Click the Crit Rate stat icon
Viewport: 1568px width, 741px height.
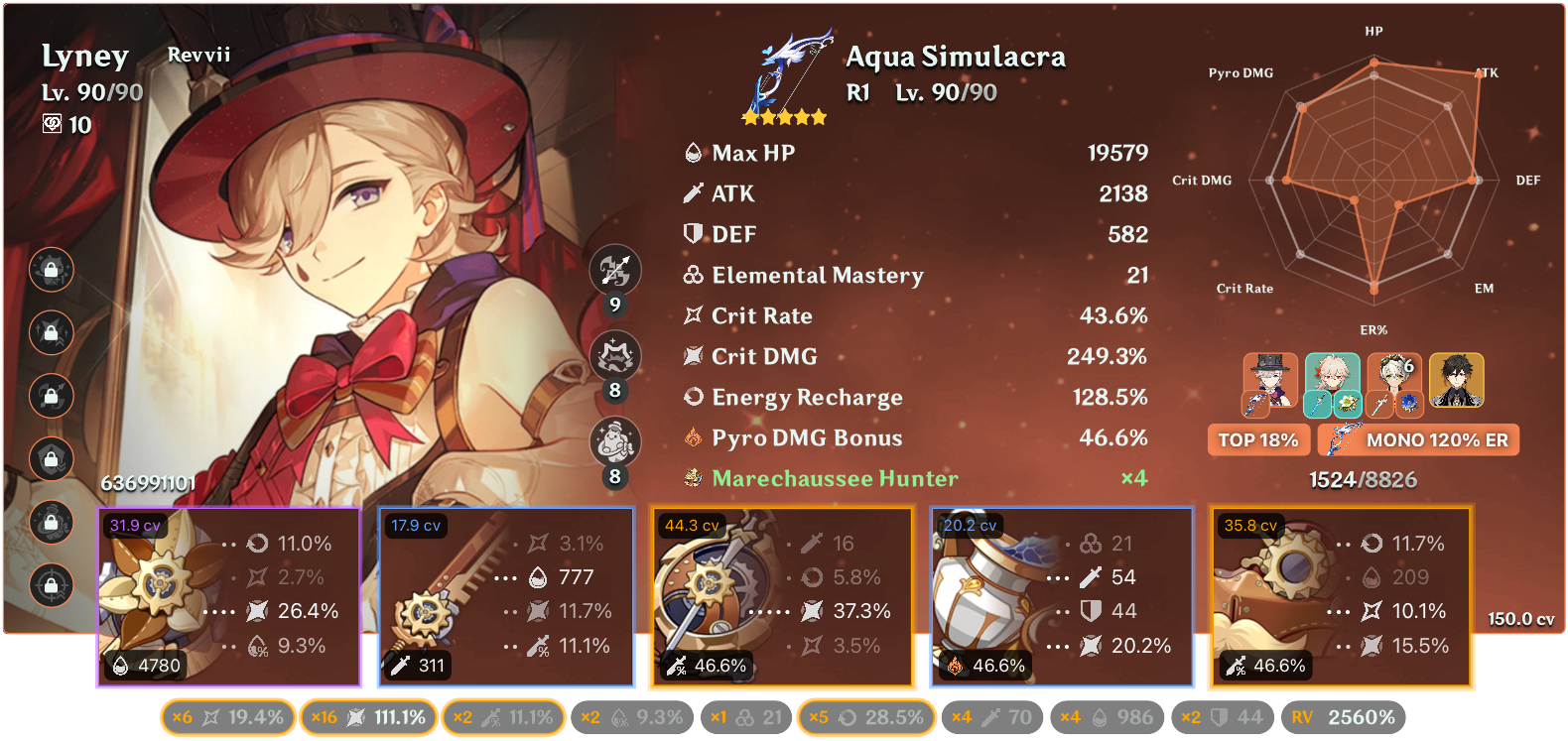click(693, 315)
